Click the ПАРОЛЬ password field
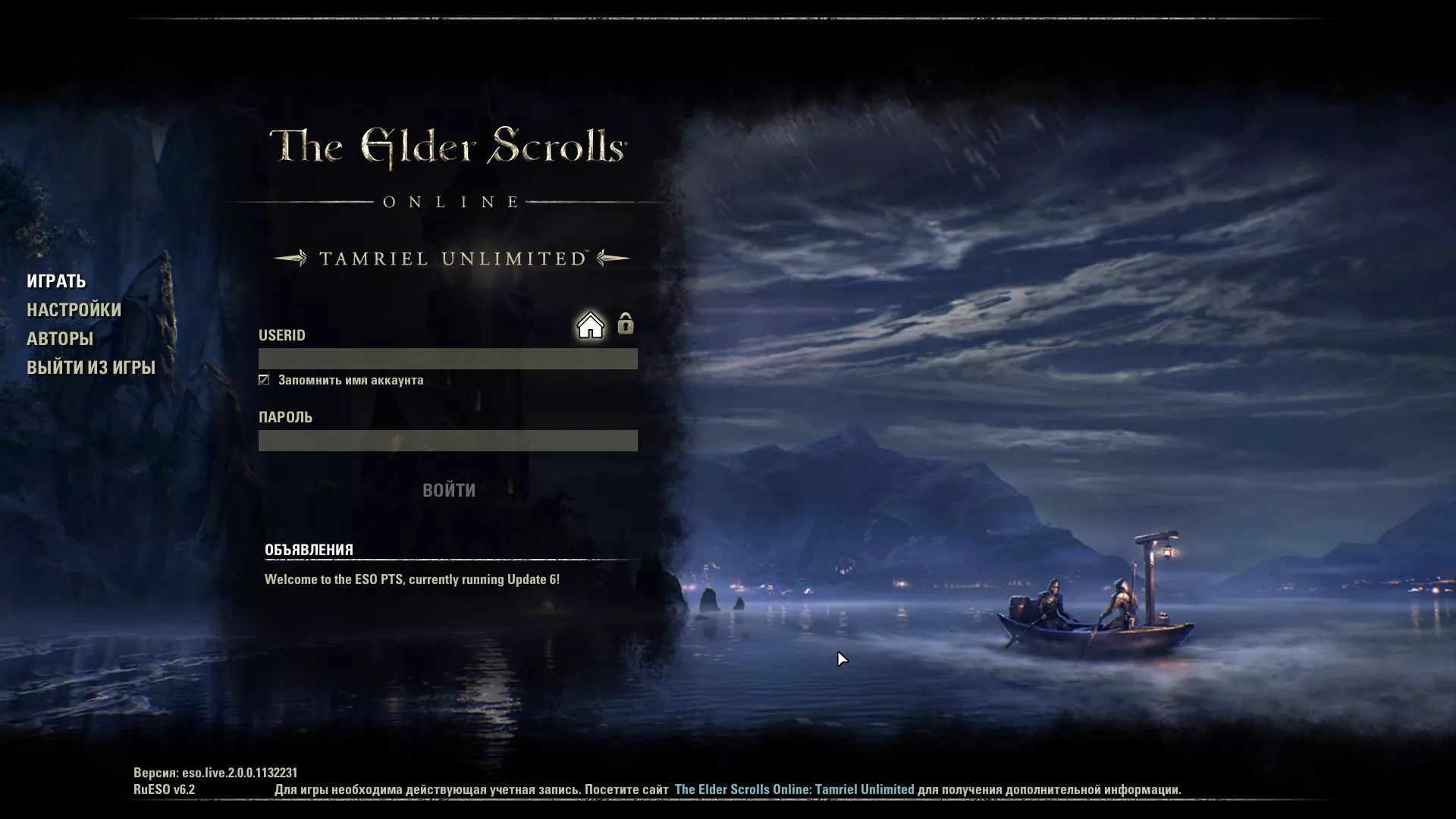The image size is (1456, 819). (447, 441)
